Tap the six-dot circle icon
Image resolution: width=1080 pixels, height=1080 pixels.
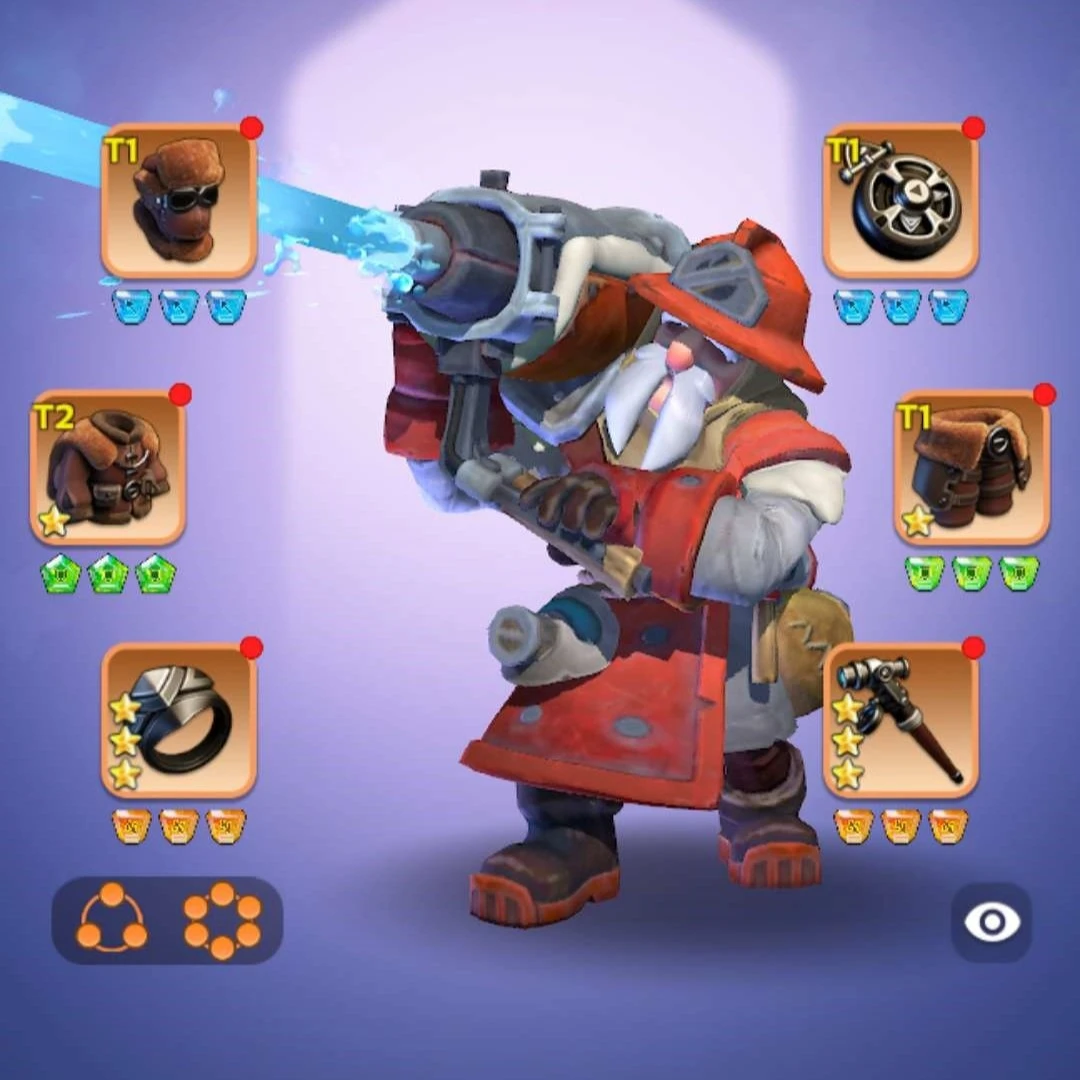coord(222,919)
